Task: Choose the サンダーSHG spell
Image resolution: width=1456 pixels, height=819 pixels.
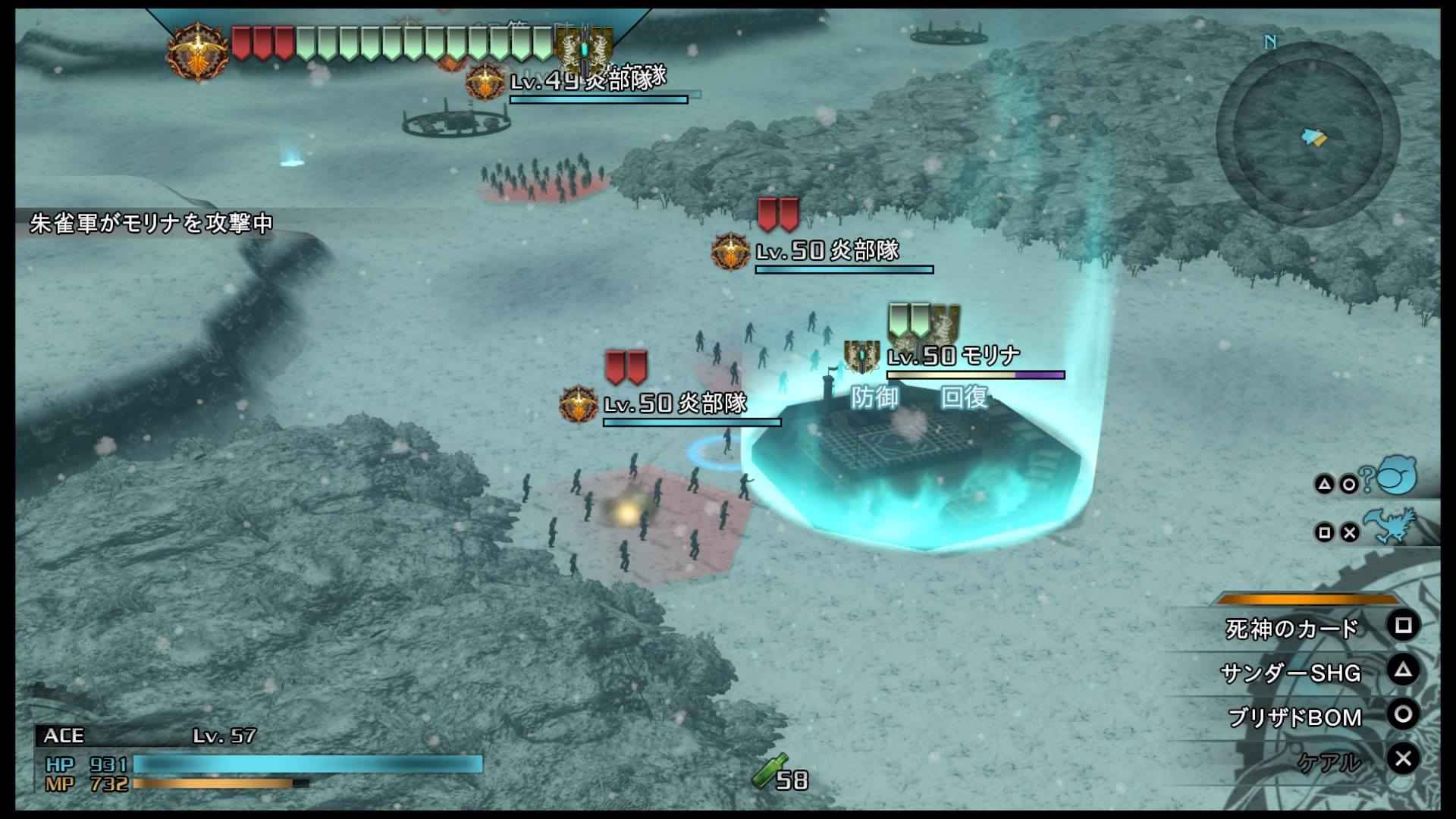Action: pyautogui.click(x=1291, y=673)
